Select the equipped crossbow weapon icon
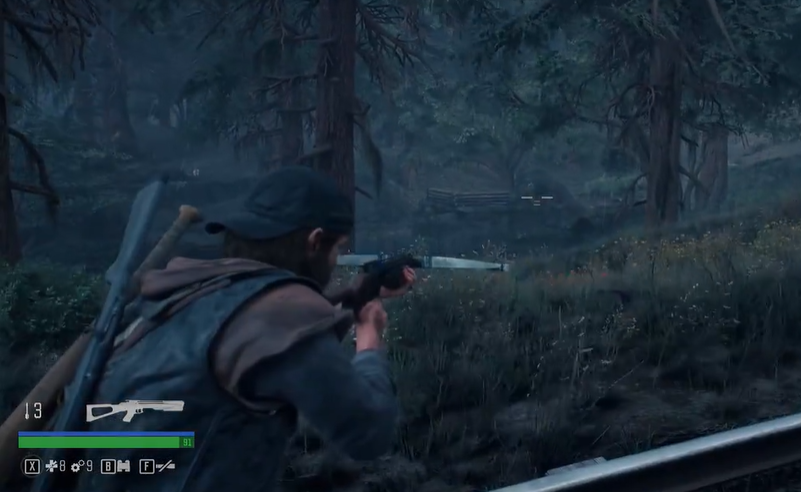The image size is (801, 492). click(135, 409)
